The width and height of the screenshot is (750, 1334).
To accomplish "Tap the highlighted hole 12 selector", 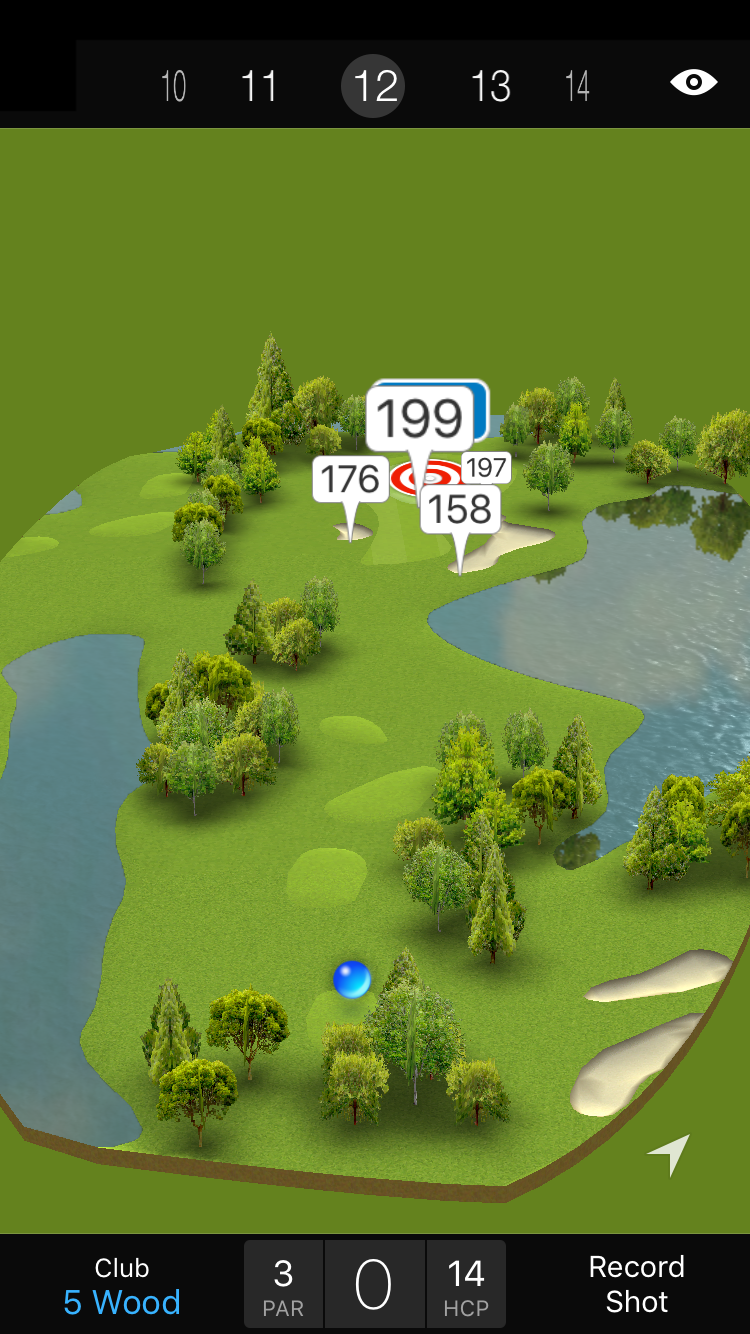I will pyautogui.click(x=374, y=87).
